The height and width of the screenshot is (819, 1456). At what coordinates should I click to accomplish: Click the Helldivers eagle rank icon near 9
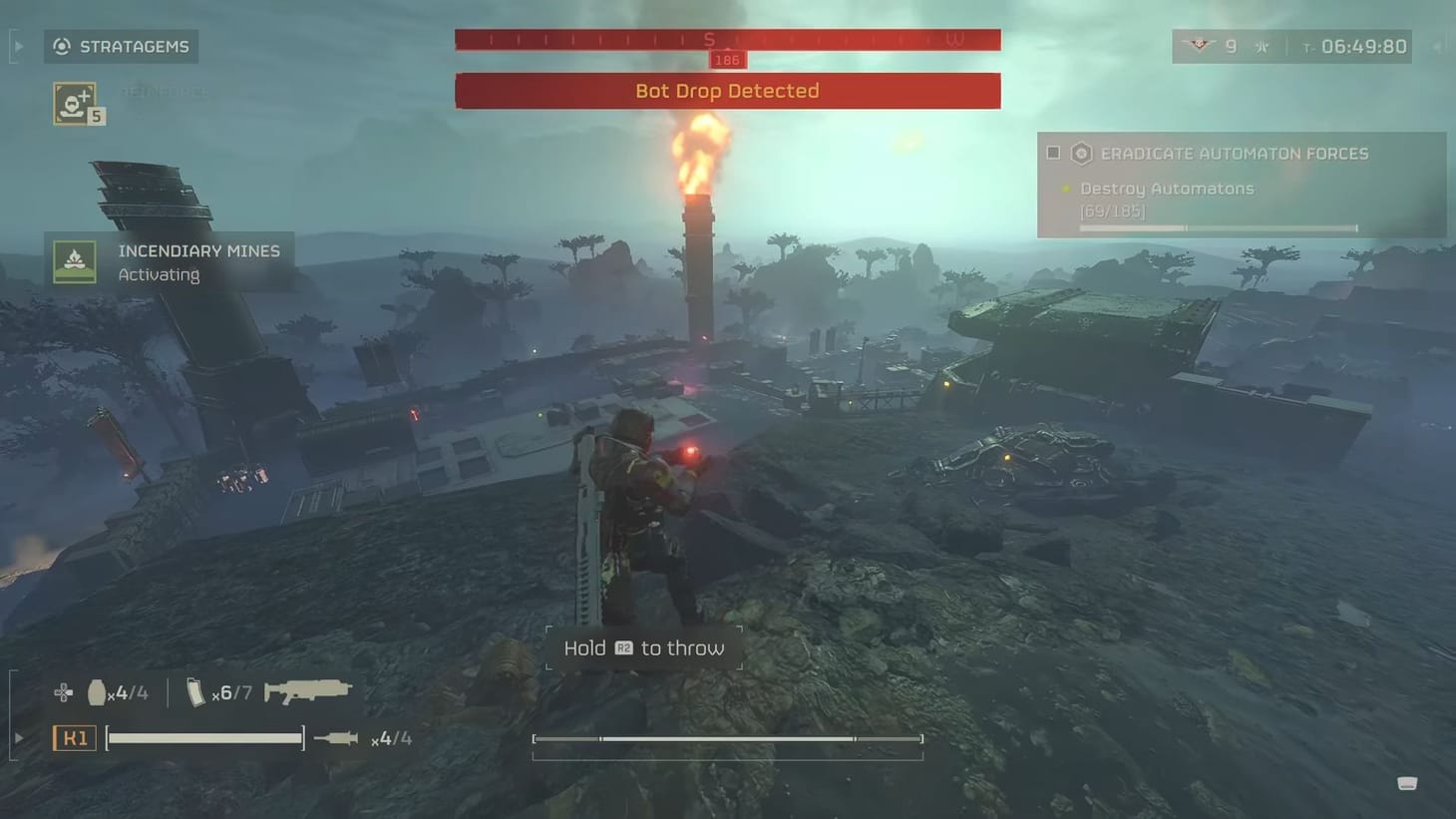[x=1198, y=45]
